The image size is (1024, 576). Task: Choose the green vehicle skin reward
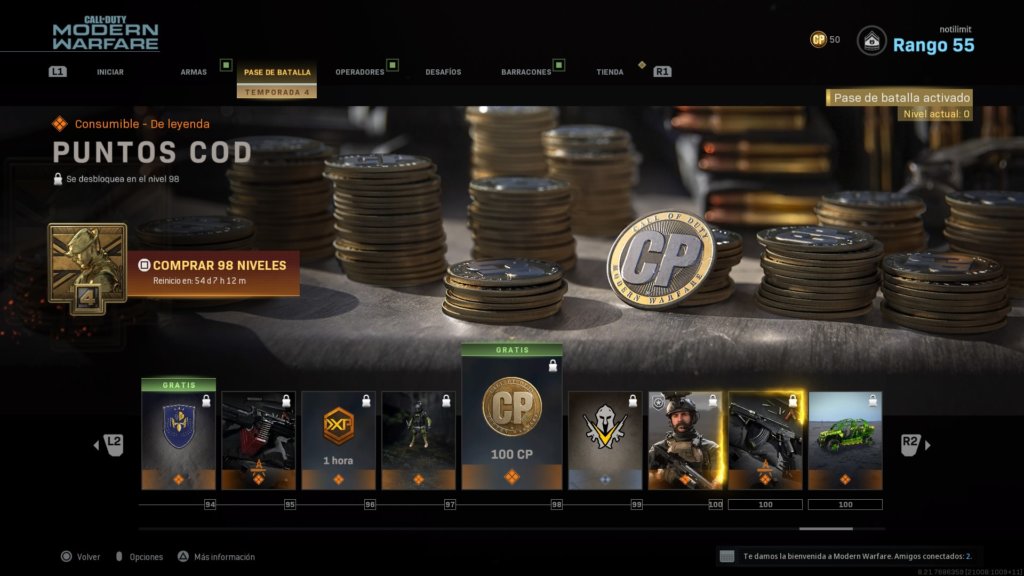845,438
